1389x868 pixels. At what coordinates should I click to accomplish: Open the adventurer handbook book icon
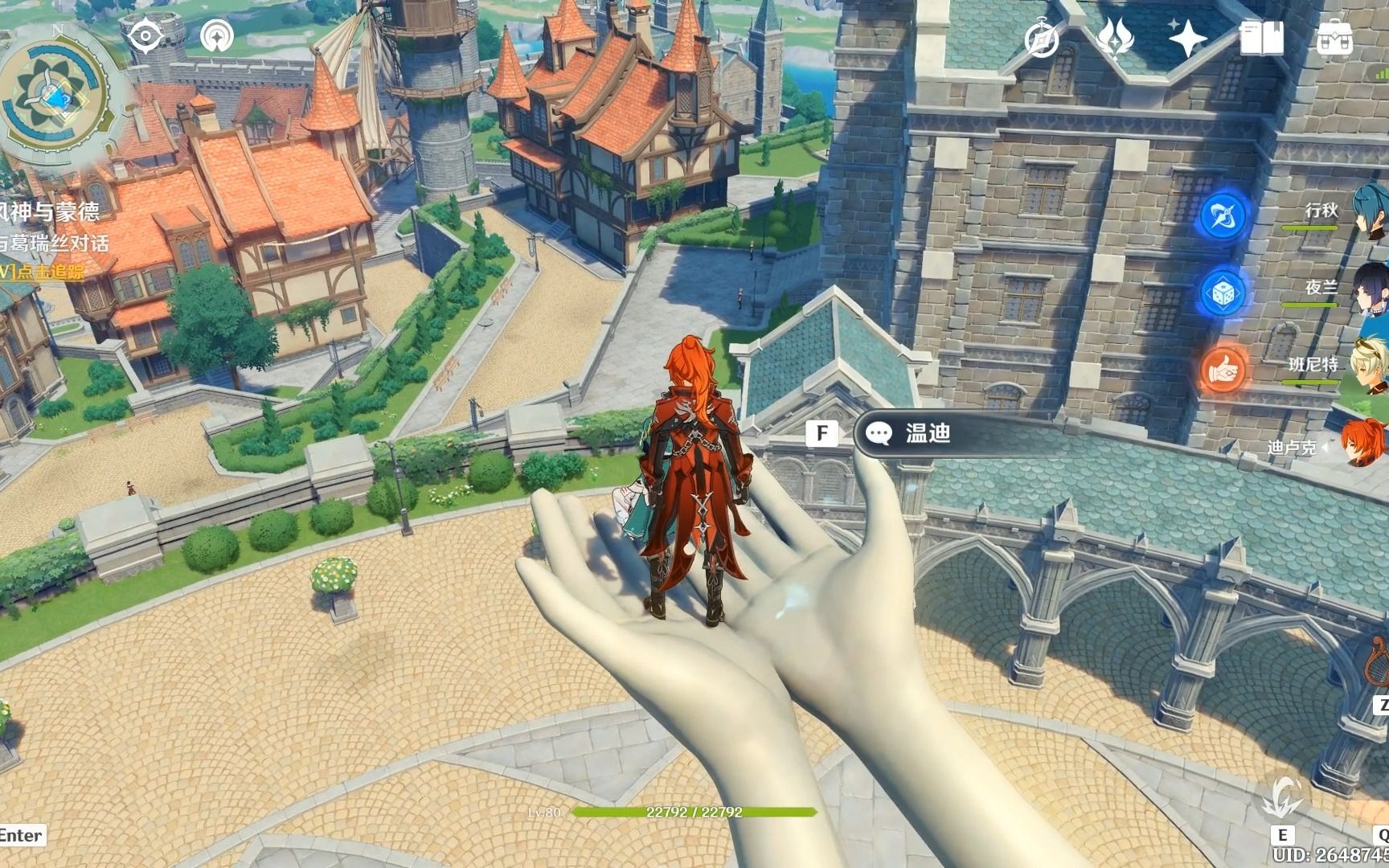(x=1261, y=38)
